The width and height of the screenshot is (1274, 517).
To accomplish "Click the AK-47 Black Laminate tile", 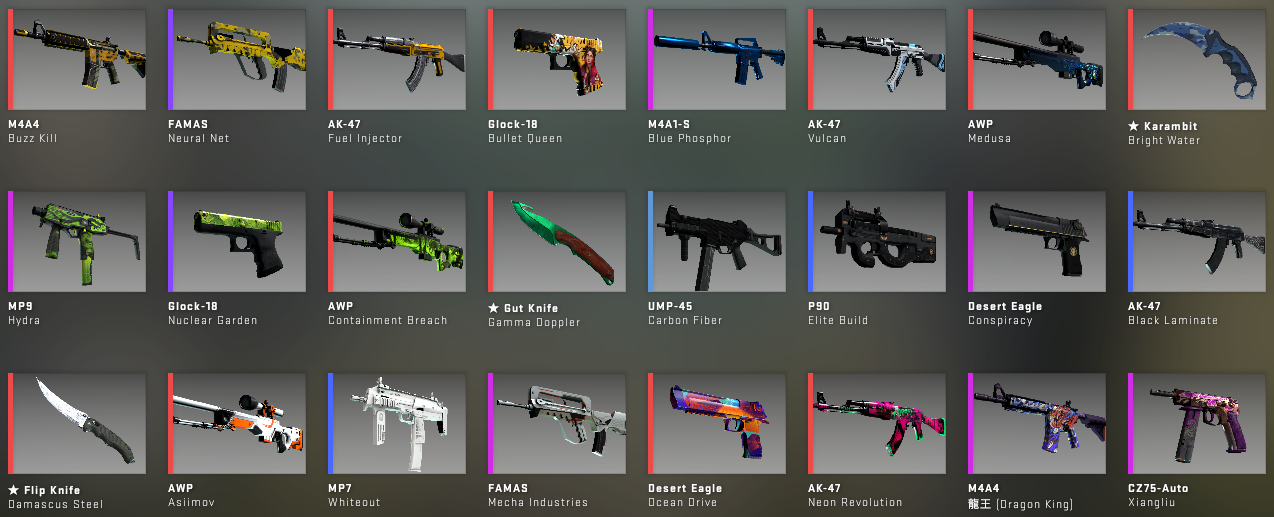I will click(x=1197, y=242).
